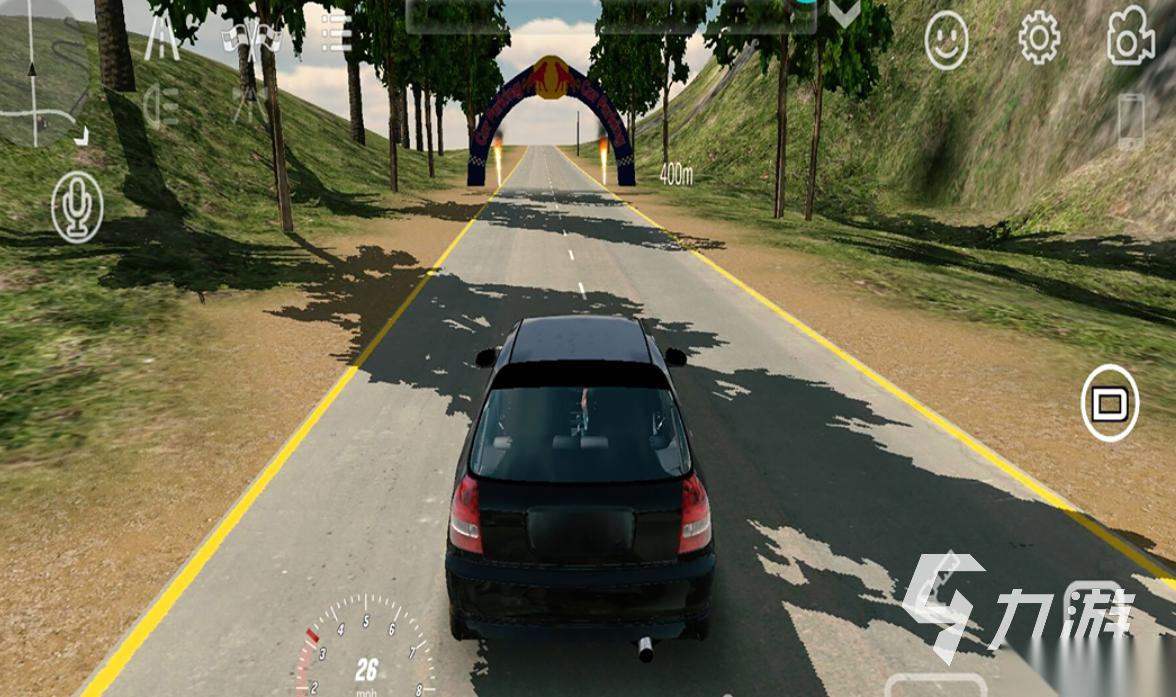Tap the circled rectangle button
Image resolution: width=1176 pixels, height=697 pixels.
pyautogui.click(x=1110, y=403)
